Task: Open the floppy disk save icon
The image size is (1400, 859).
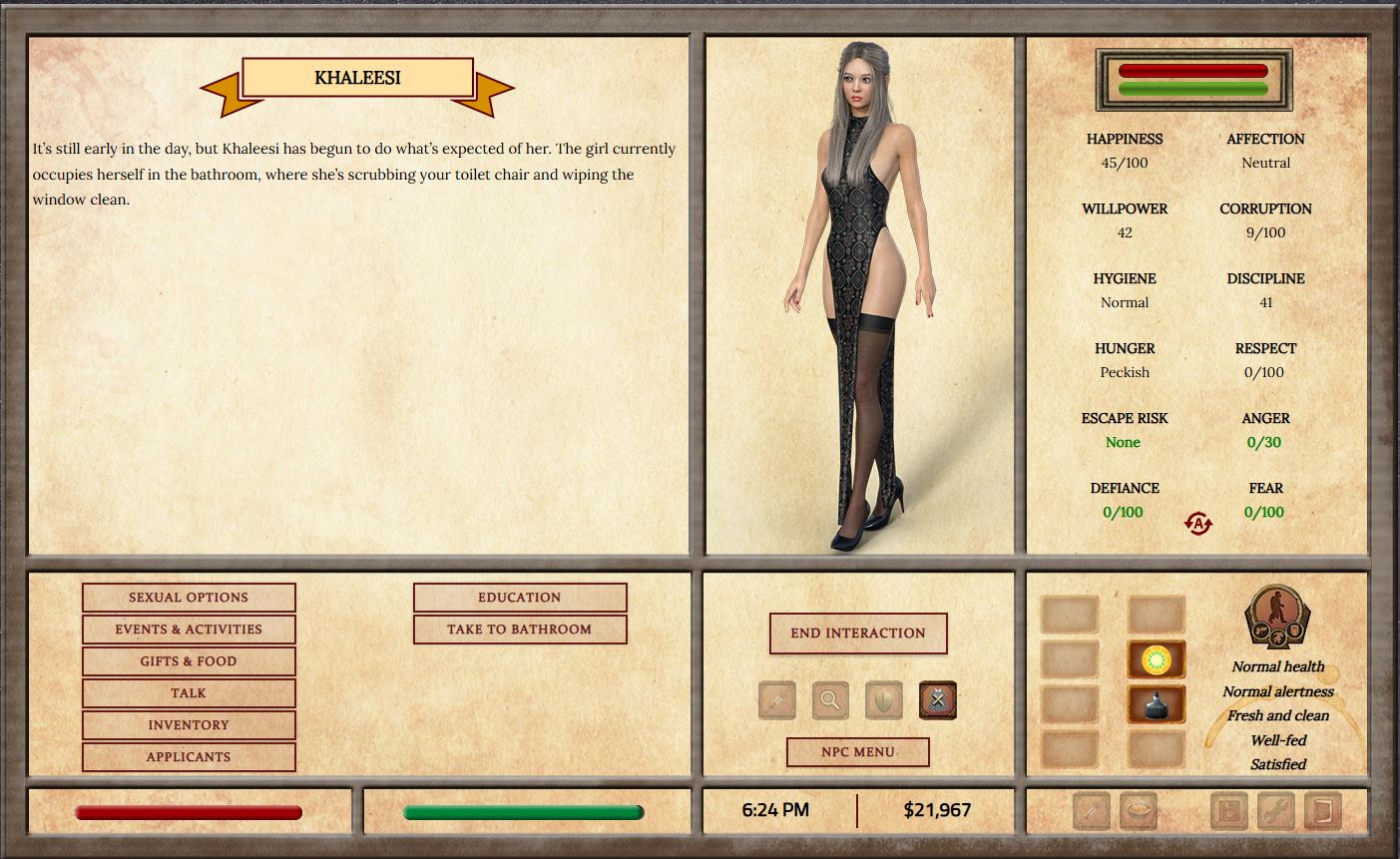Action: click(x=1228, y=811)
